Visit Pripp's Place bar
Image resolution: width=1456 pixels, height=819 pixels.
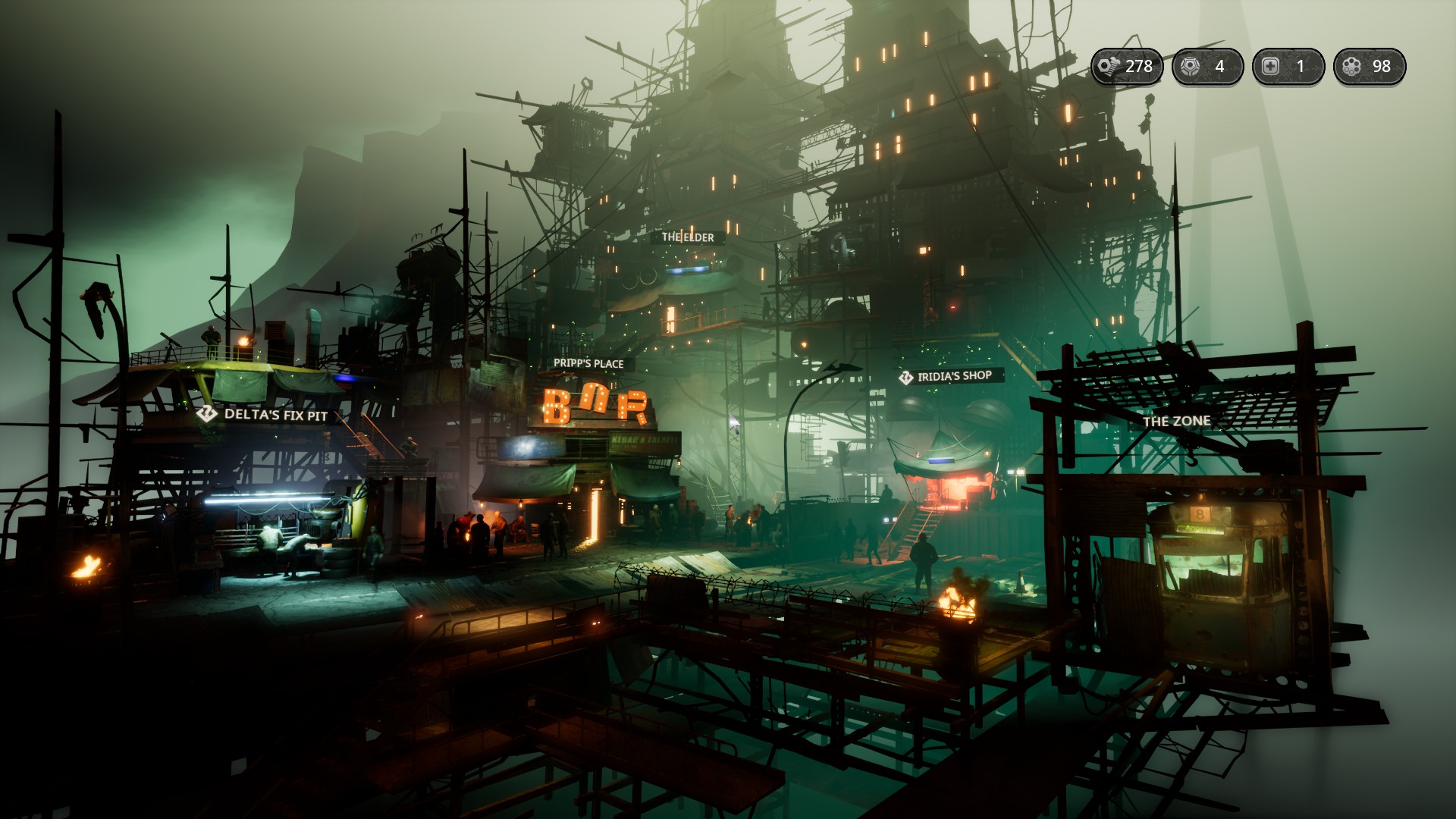[588, 364]
